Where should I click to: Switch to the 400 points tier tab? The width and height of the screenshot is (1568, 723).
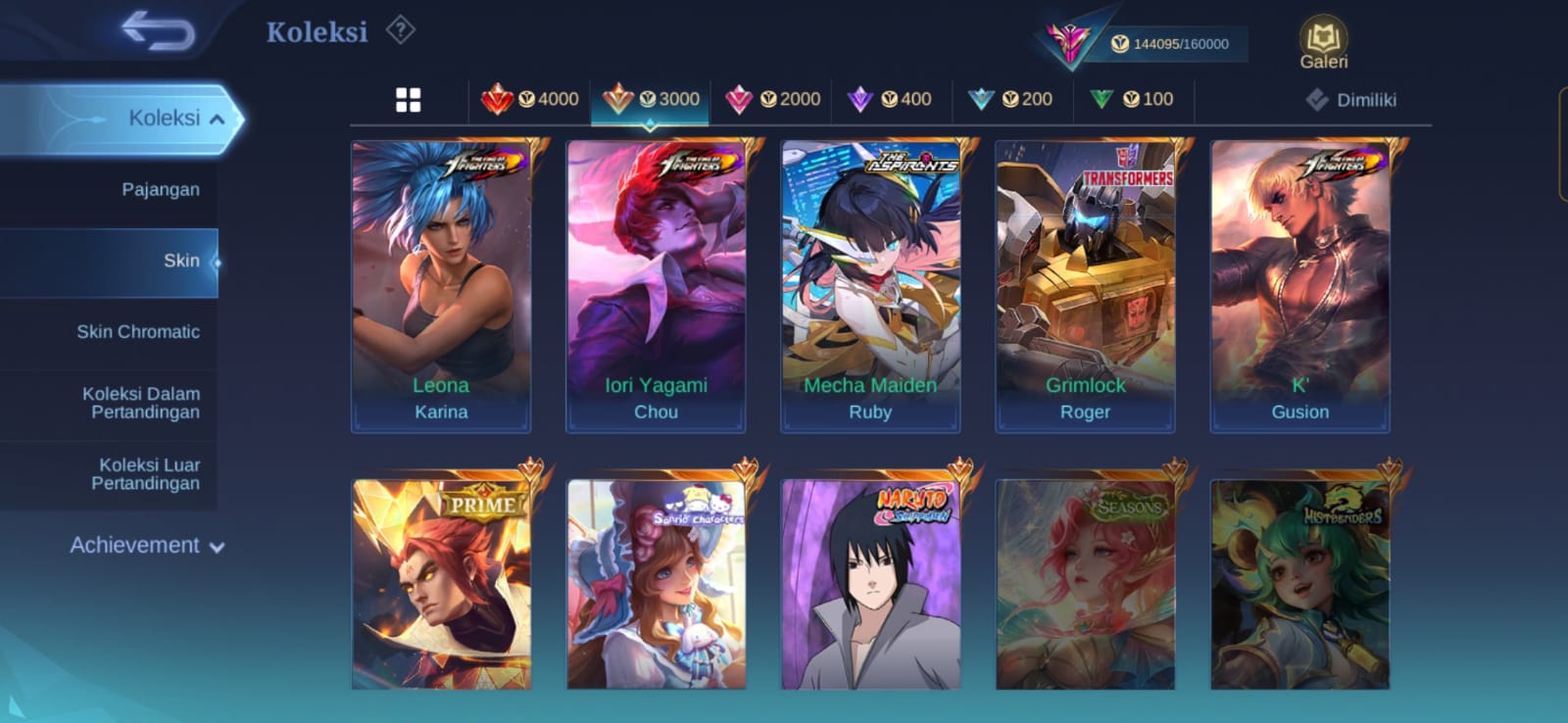pos(893,99)
